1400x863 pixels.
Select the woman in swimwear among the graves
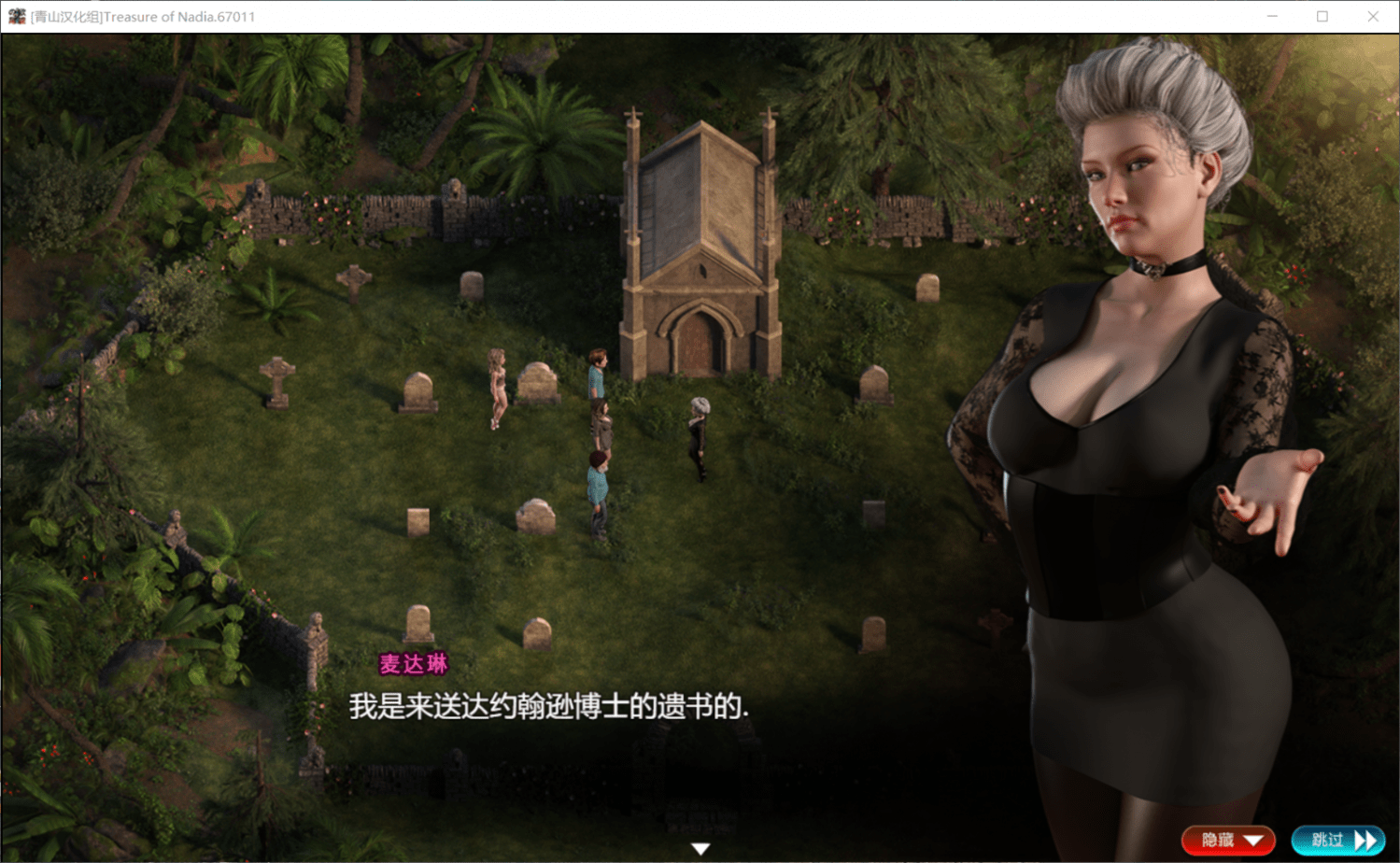[495, 388]
